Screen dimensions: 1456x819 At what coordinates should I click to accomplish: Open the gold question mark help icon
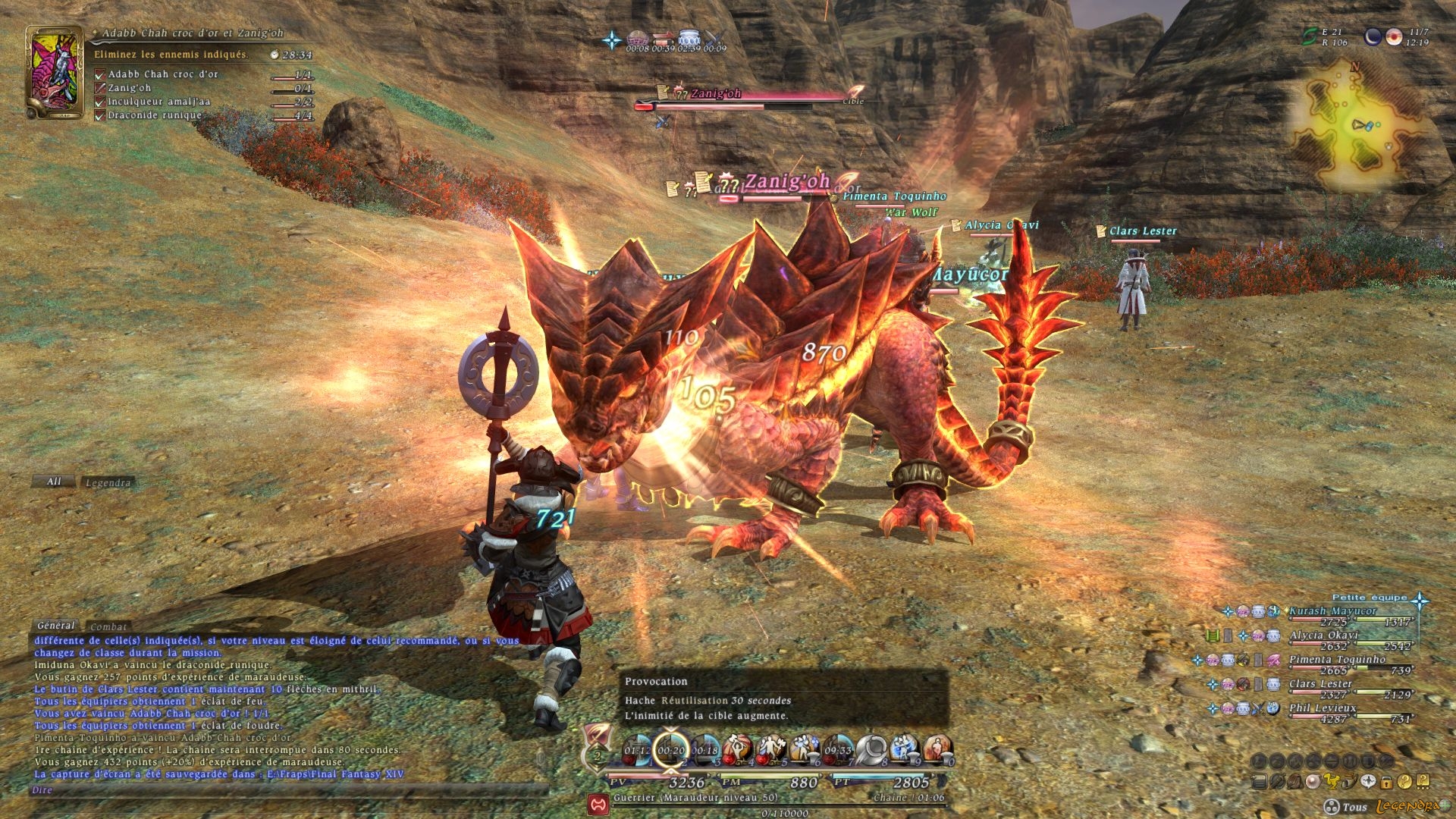point(1405,782)
